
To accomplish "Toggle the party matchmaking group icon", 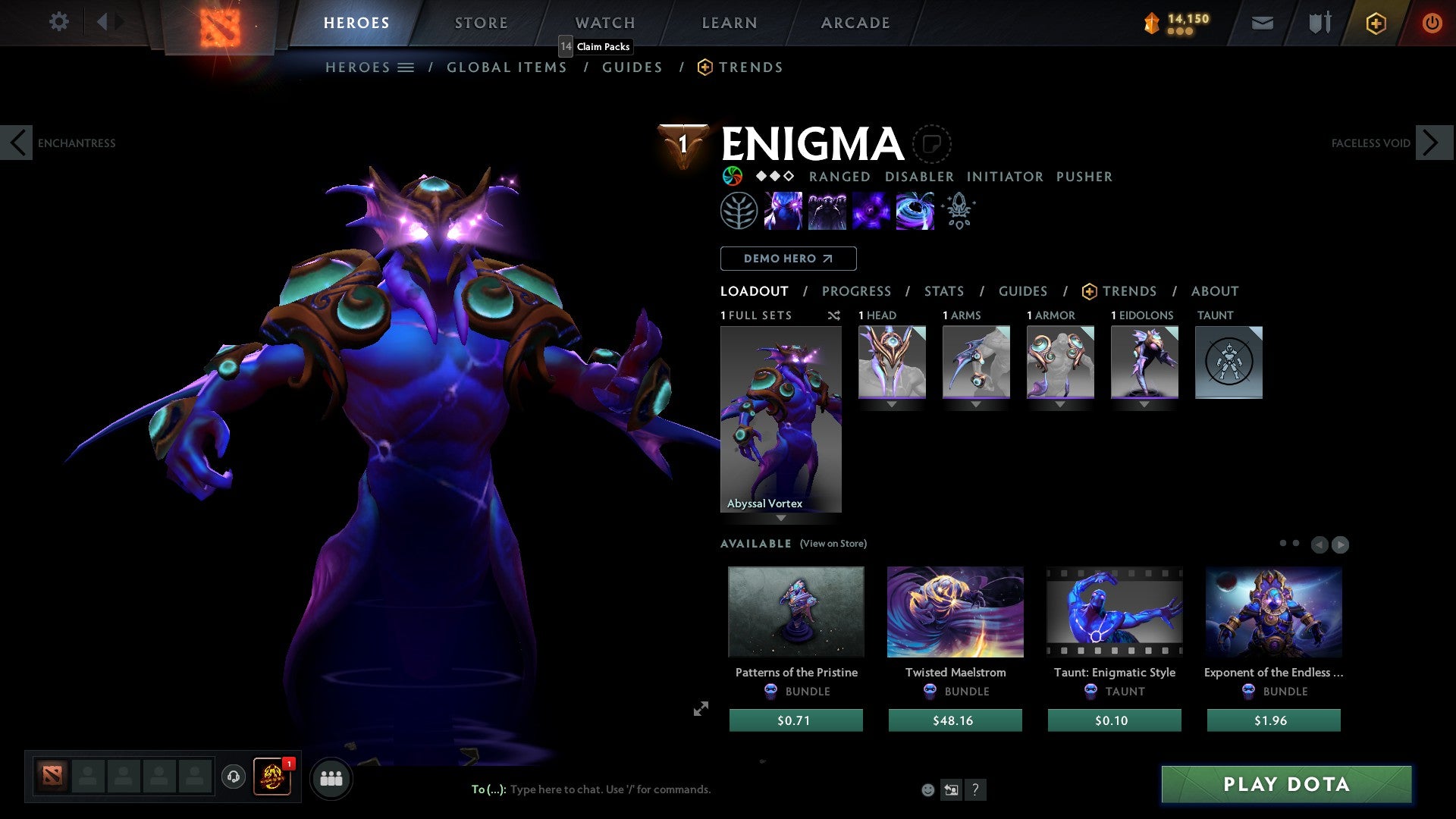I will [331, 777].
